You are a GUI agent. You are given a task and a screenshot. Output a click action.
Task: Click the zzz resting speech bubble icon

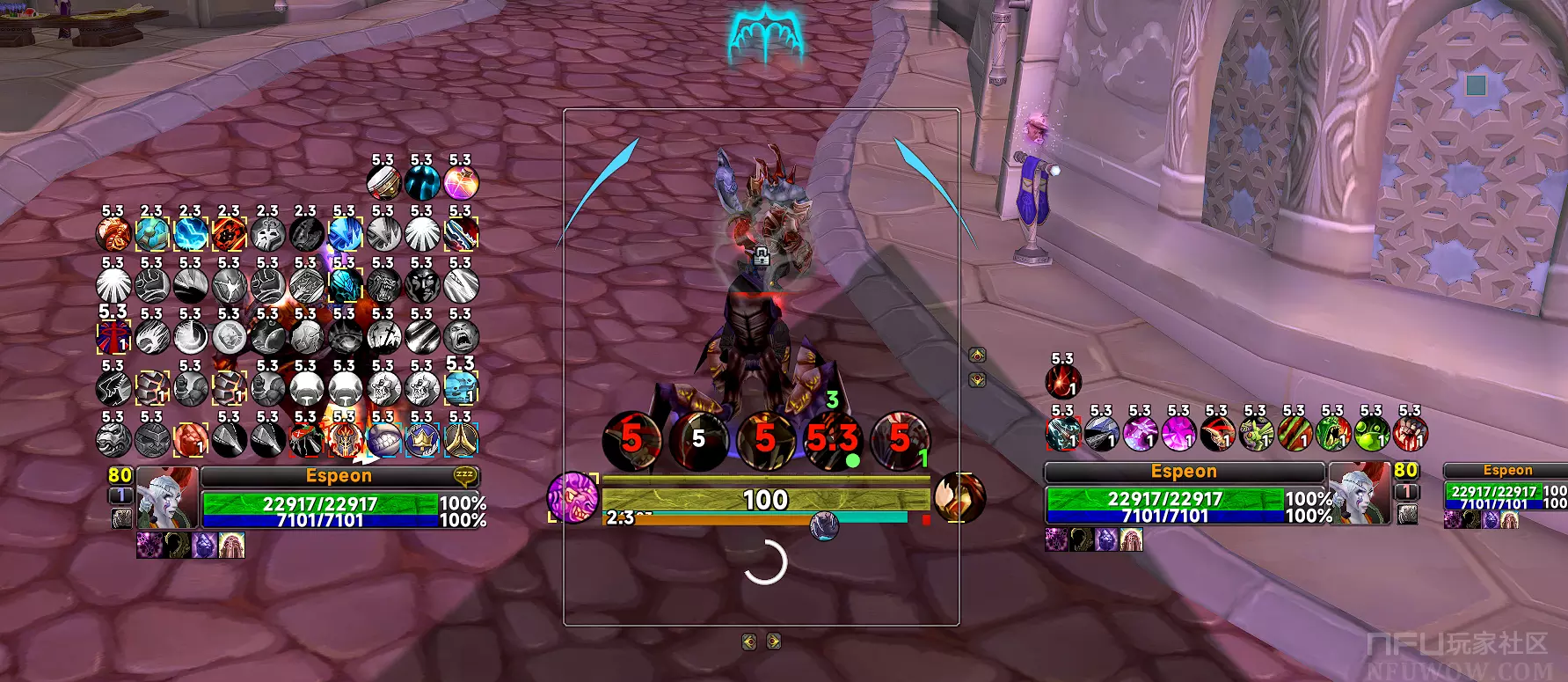click(464, 476)
